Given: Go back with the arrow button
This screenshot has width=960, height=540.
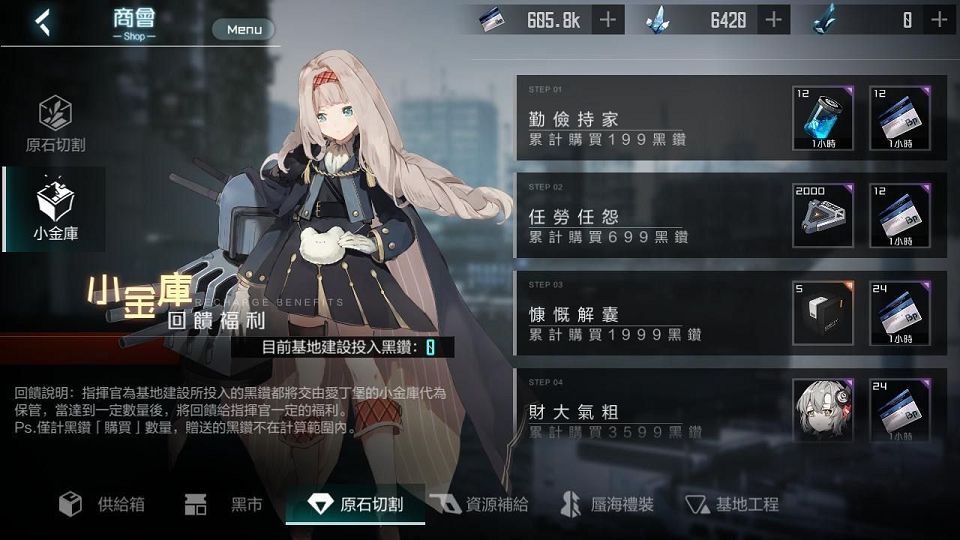Looking at the screenshot, I should tap(42, 23).
